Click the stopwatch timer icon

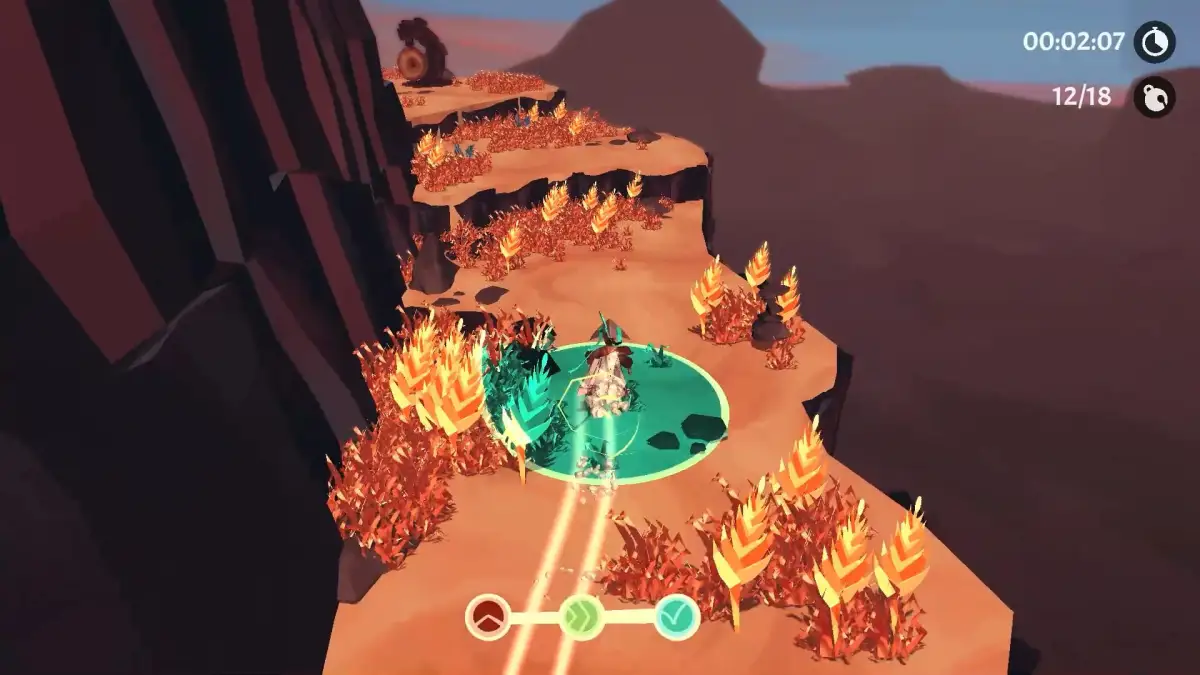(1154, 42)
